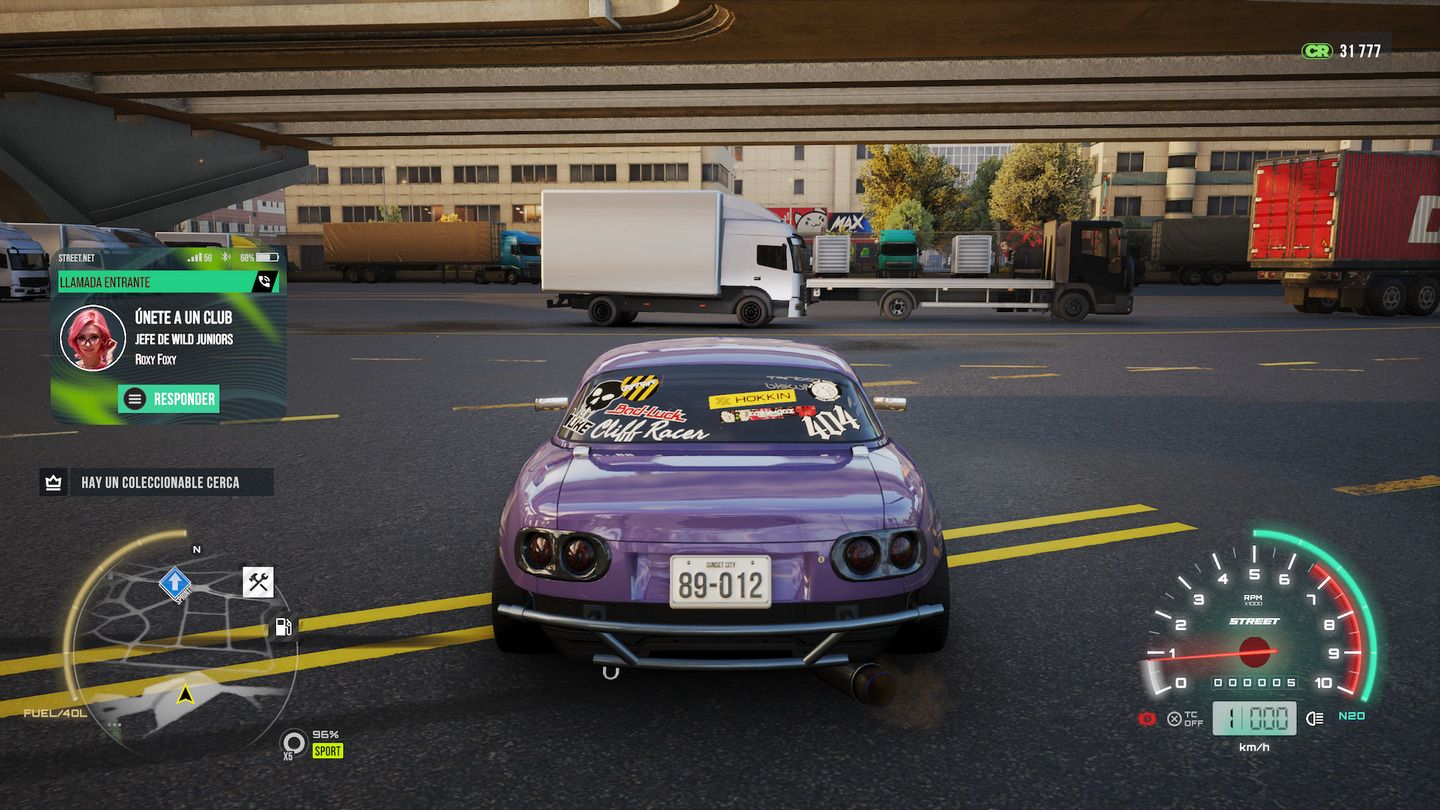Activate the N2O nitrous indicator
1440x810 pixels.
point(1352,716)
